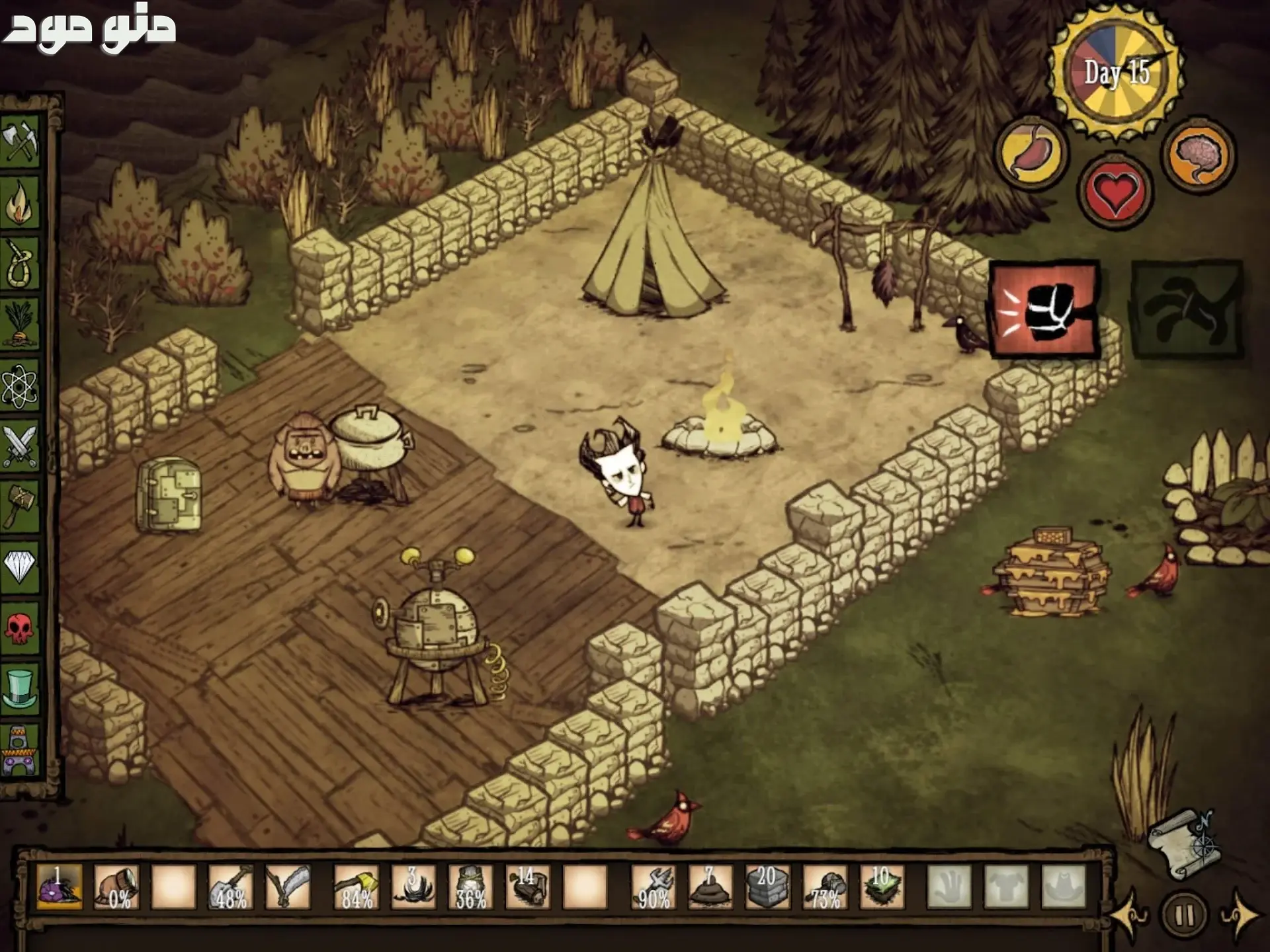Select the Magic red skull tab
This screenshot has height=952, width=1270.
(x=20, y=627)
